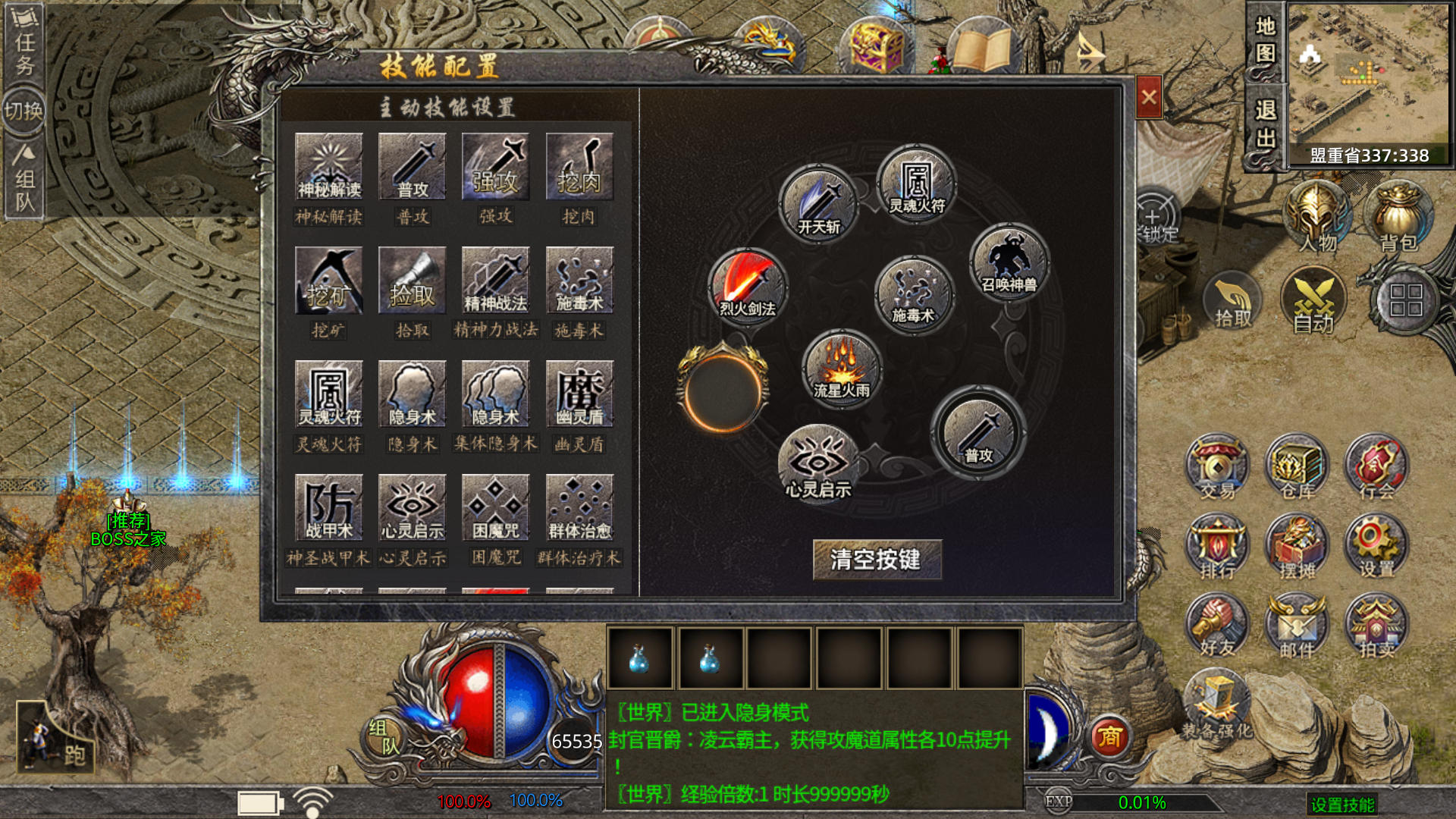Close the skill configuration window

1149,98
